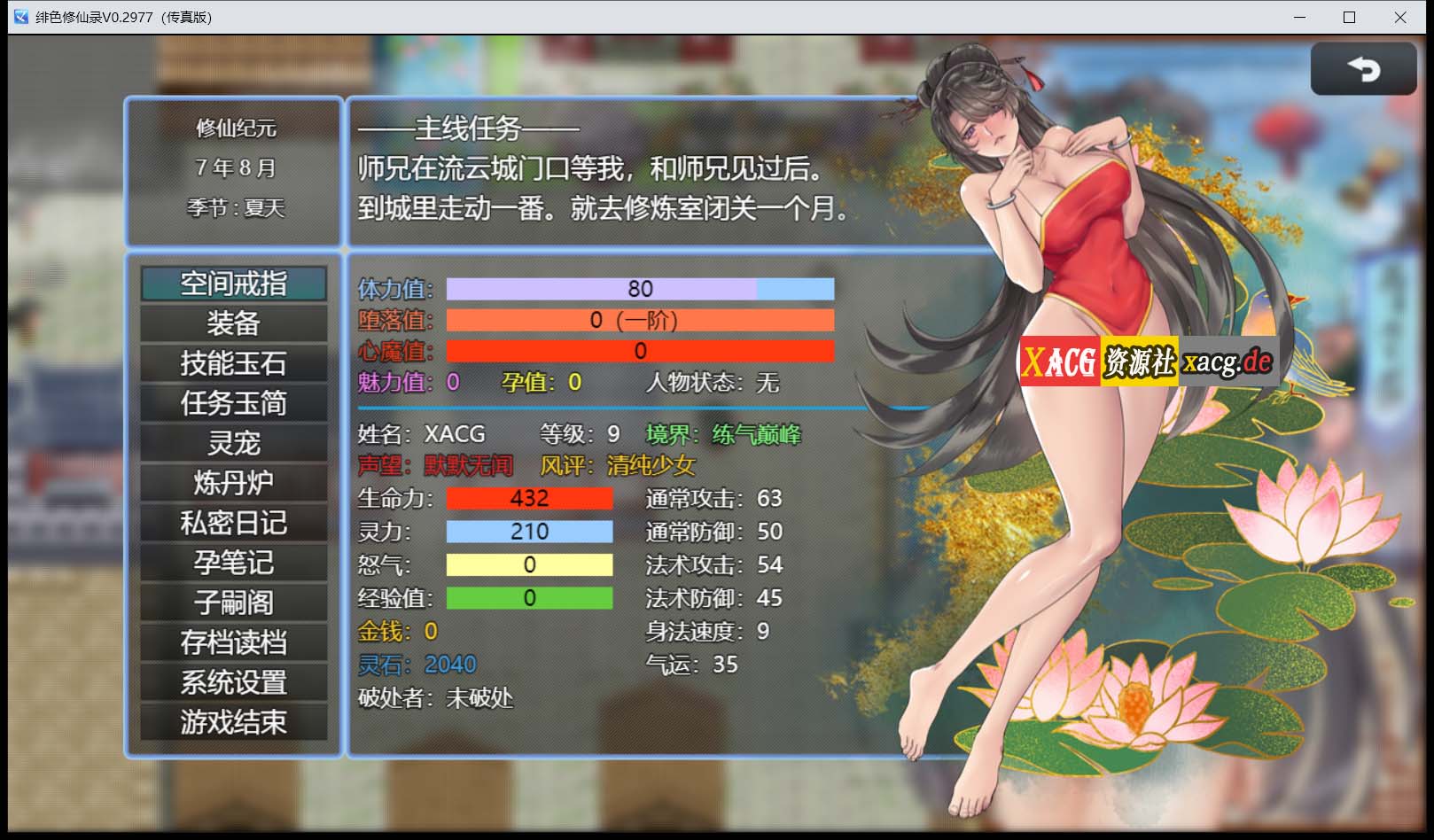Open the 空间戒指 inventory panel
1434x840 pixels.
(x=234, y=284)
